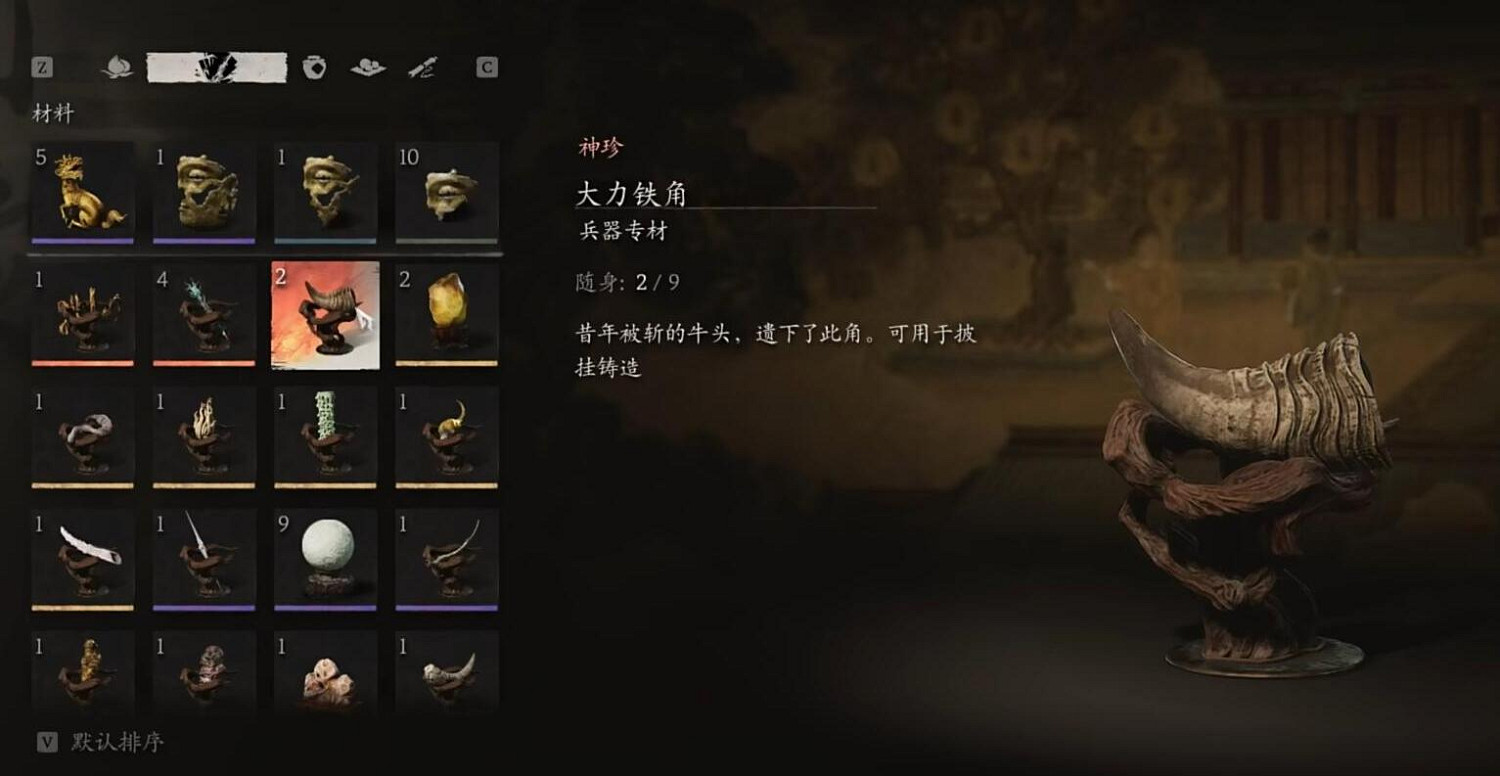The image size is (1500, 776).
Task: Open the gourd jar category icon
Action: pos(312,68)
